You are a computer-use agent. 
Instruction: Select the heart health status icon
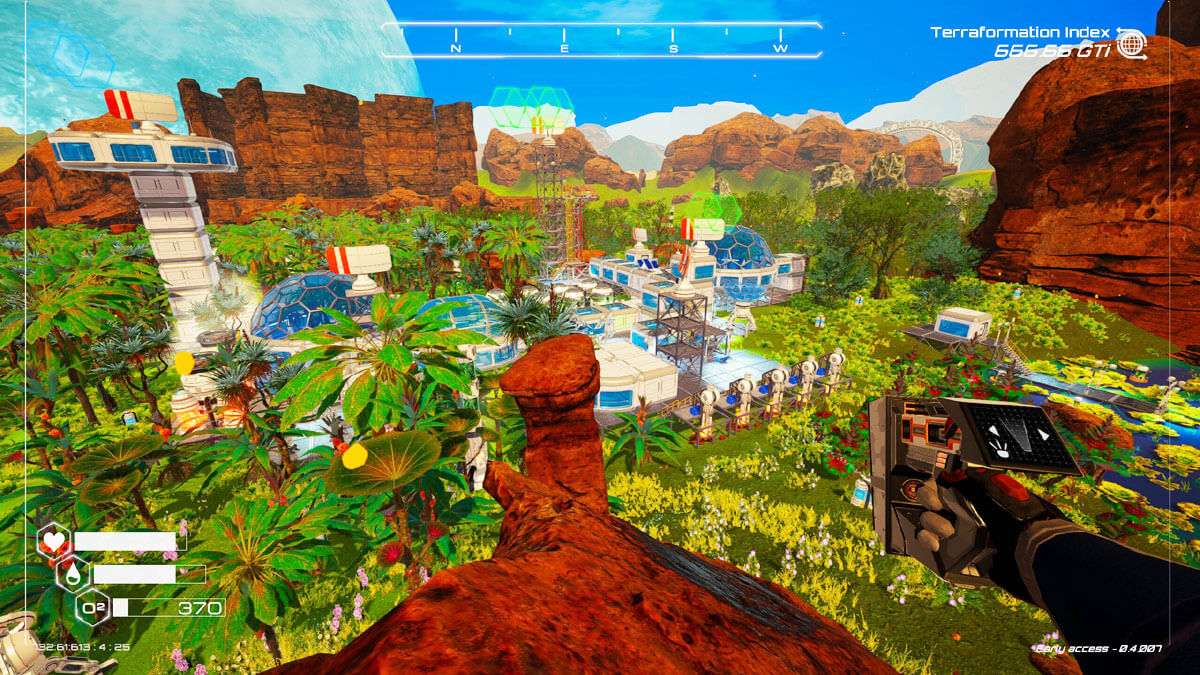pos(53,542)
